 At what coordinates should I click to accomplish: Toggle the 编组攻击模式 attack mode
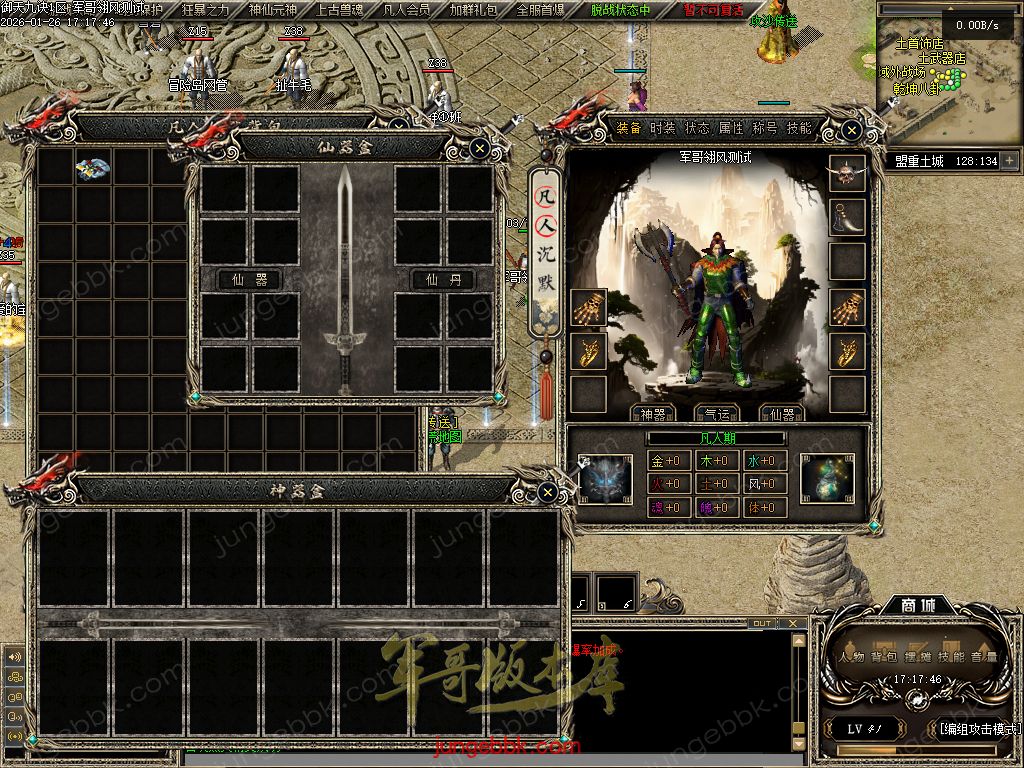(x=978, y=728)
